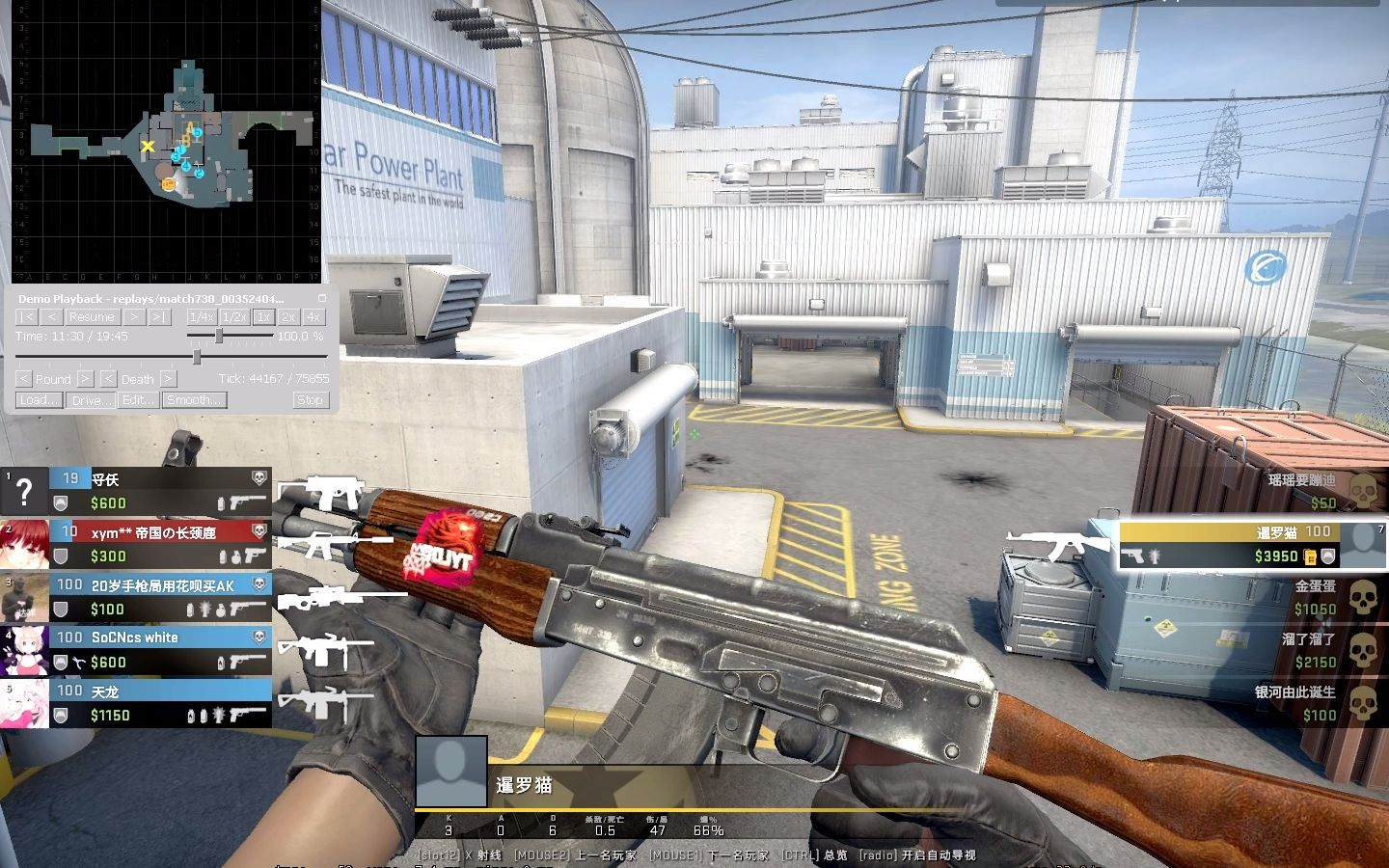This screenshot has height=868, width=1389.
Task: Open the demo Edit dialog
Action: (x=138, y=400)
